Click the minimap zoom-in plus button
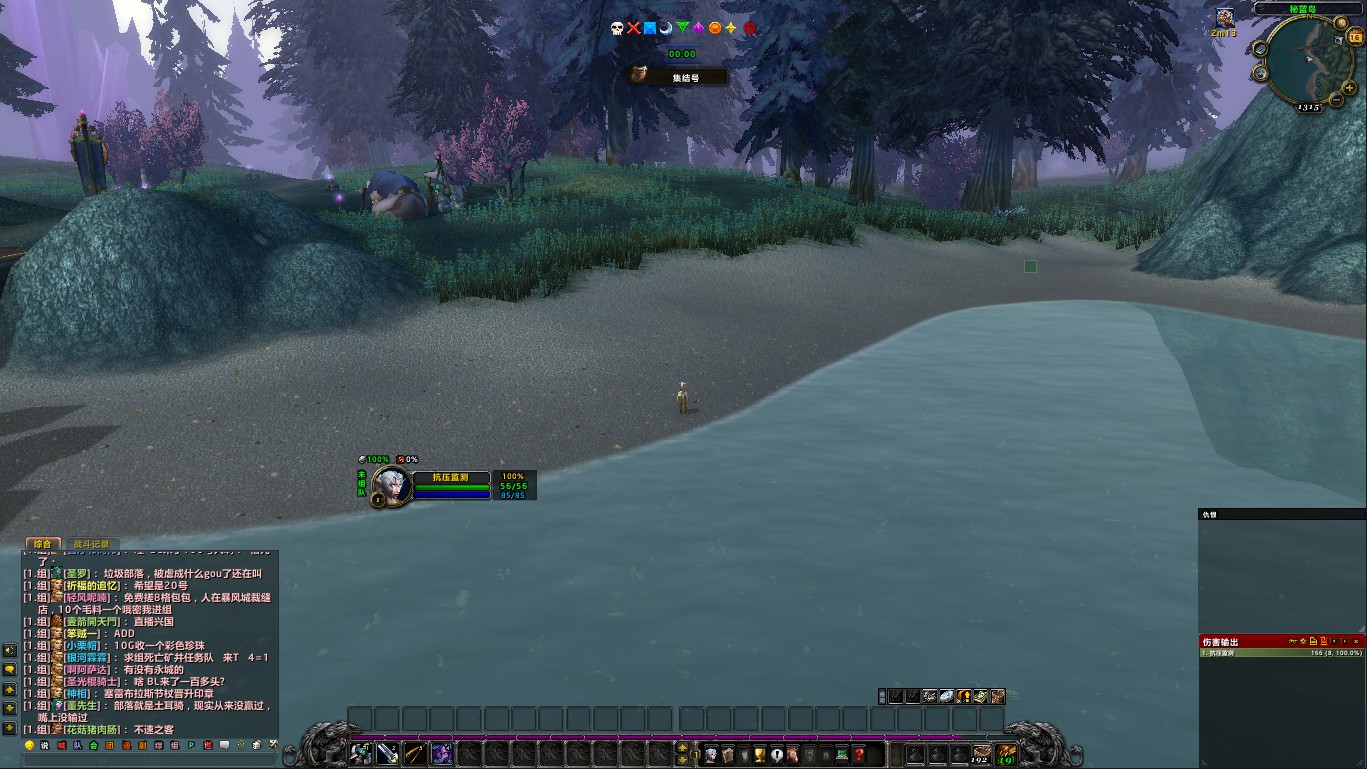 click(x=1350, y=88)
